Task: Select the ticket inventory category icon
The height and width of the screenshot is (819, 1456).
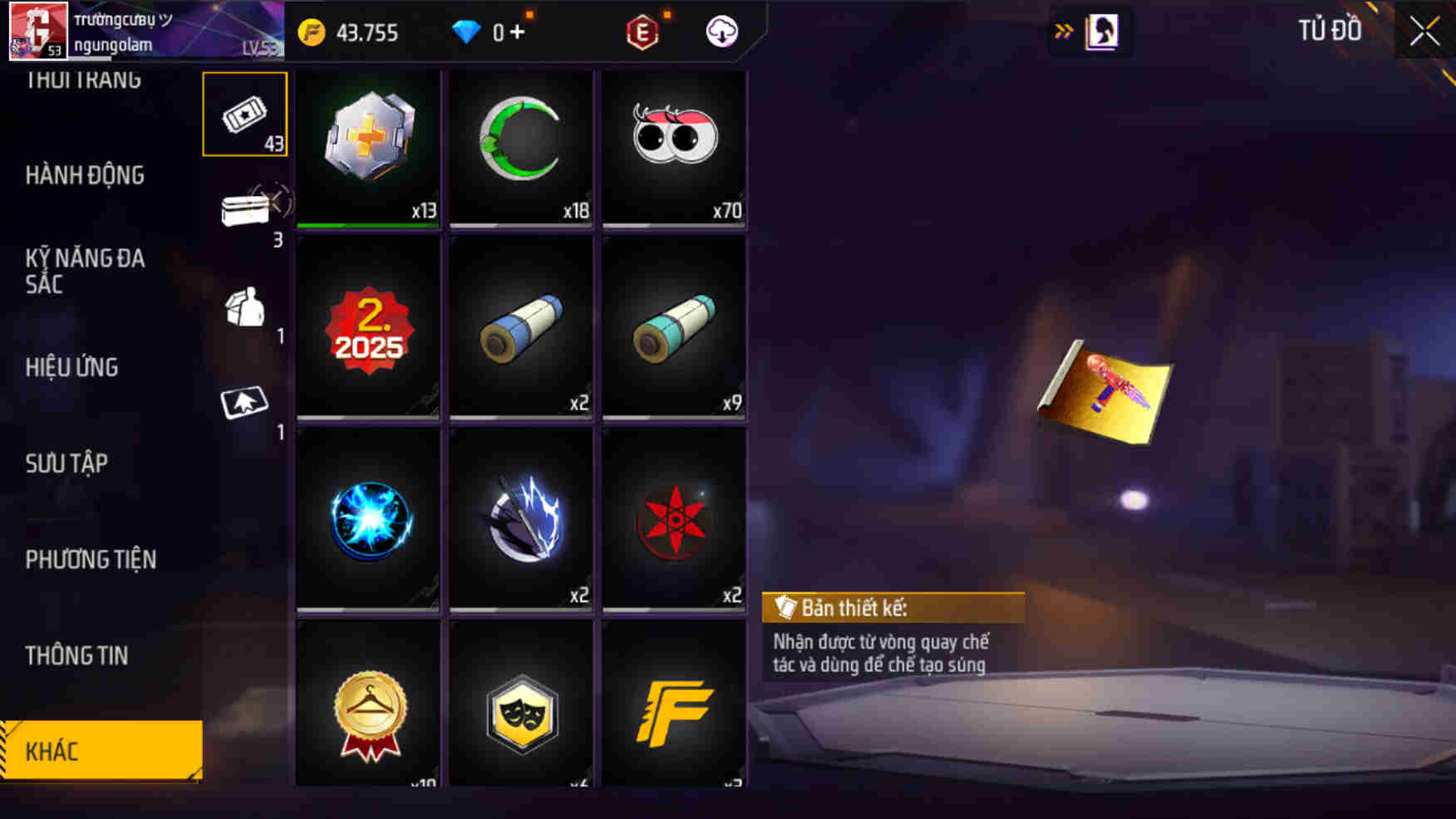Action: 243,116
